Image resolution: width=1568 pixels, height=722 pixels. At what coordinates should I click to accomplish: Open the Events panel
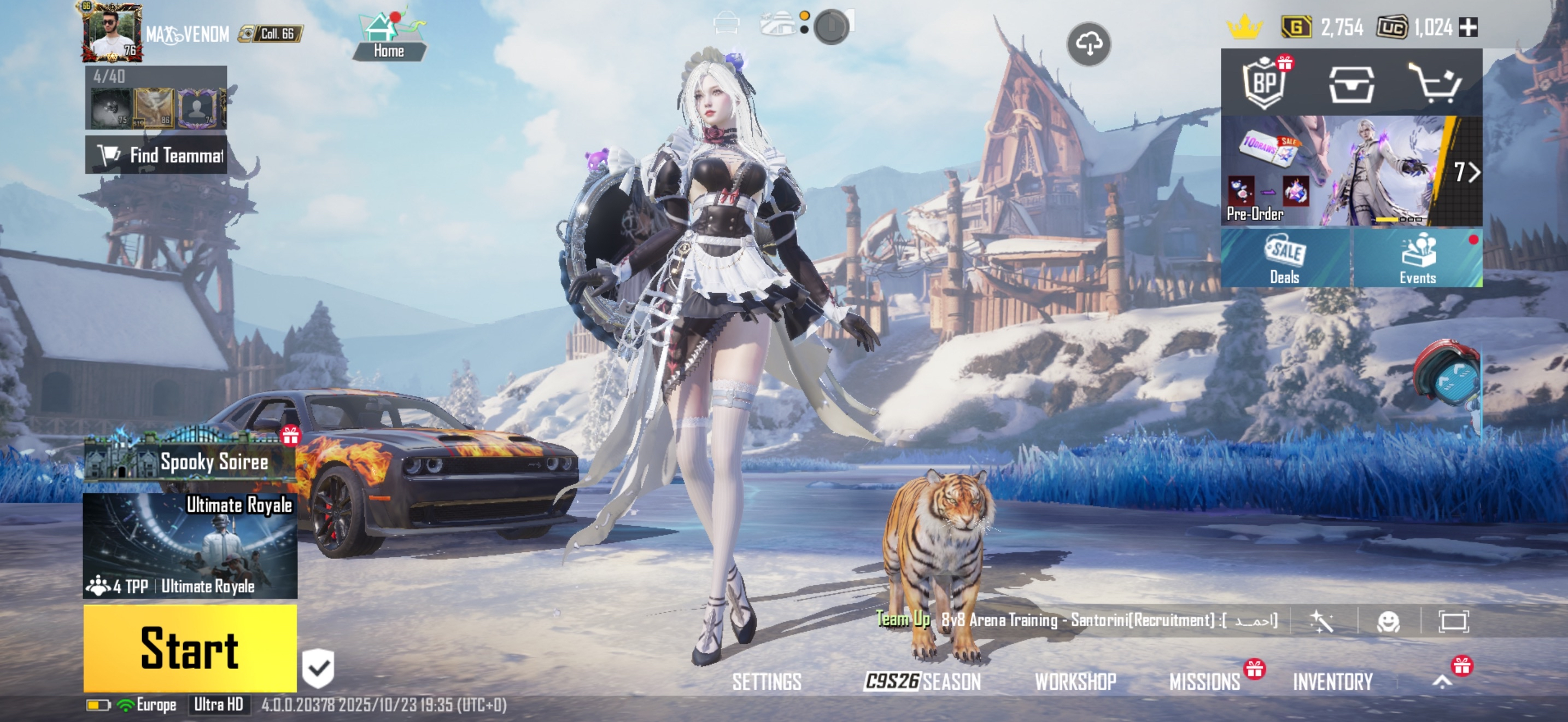[x=1417, y=258]
